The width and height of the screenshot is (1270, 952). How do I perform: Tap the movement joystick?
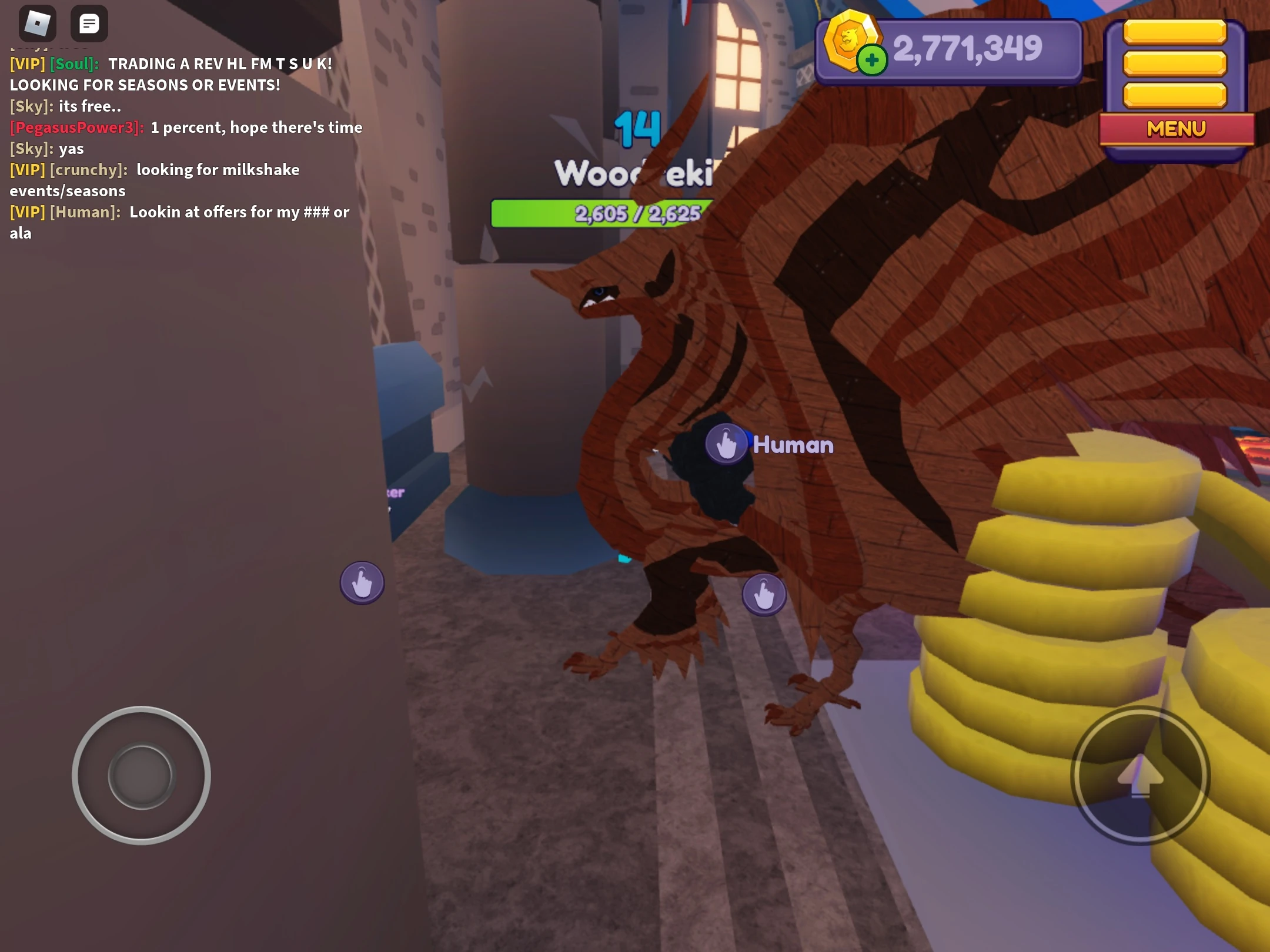coord(141,776)
